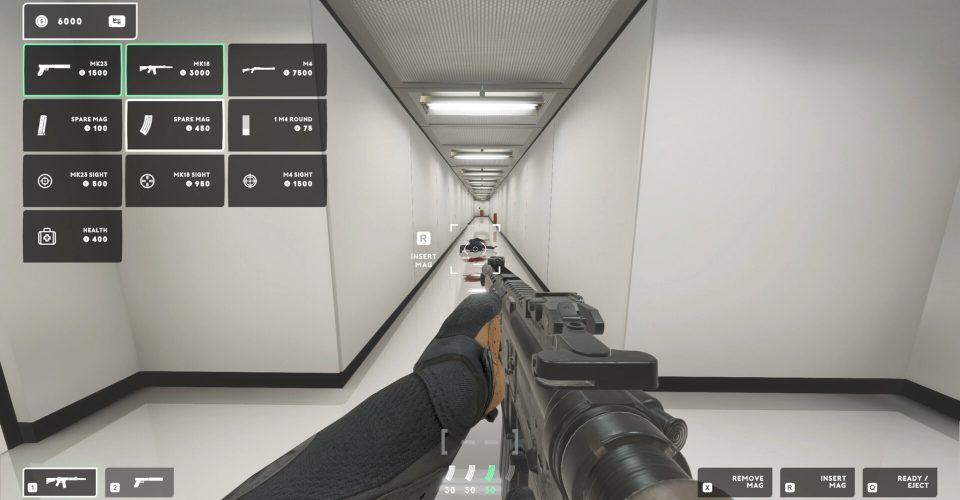The image size is (960, 500).
Task: Buy the MK18 Sight for 950
Action: point(175,181)
